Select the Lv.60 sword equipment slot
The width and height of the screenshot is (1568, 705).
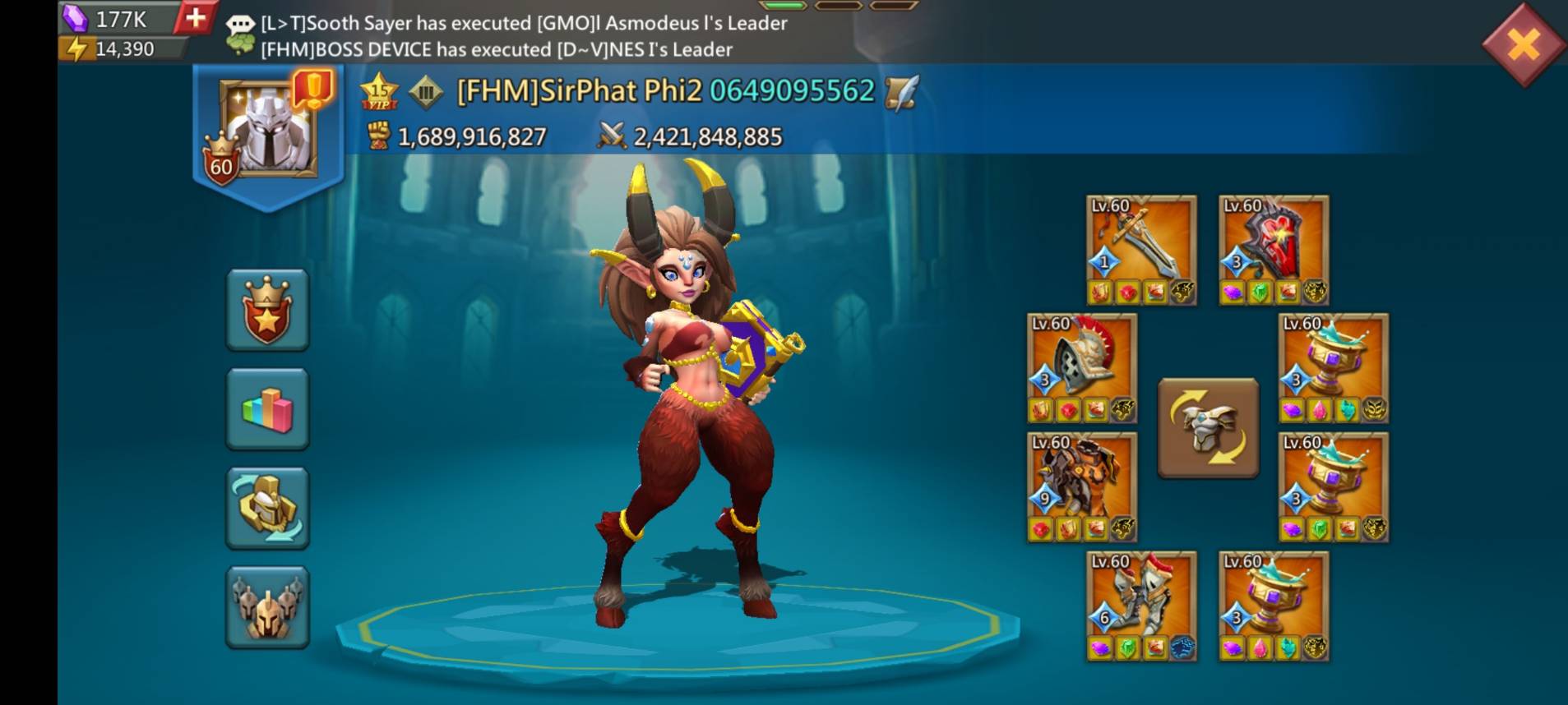pos(1140,247)
